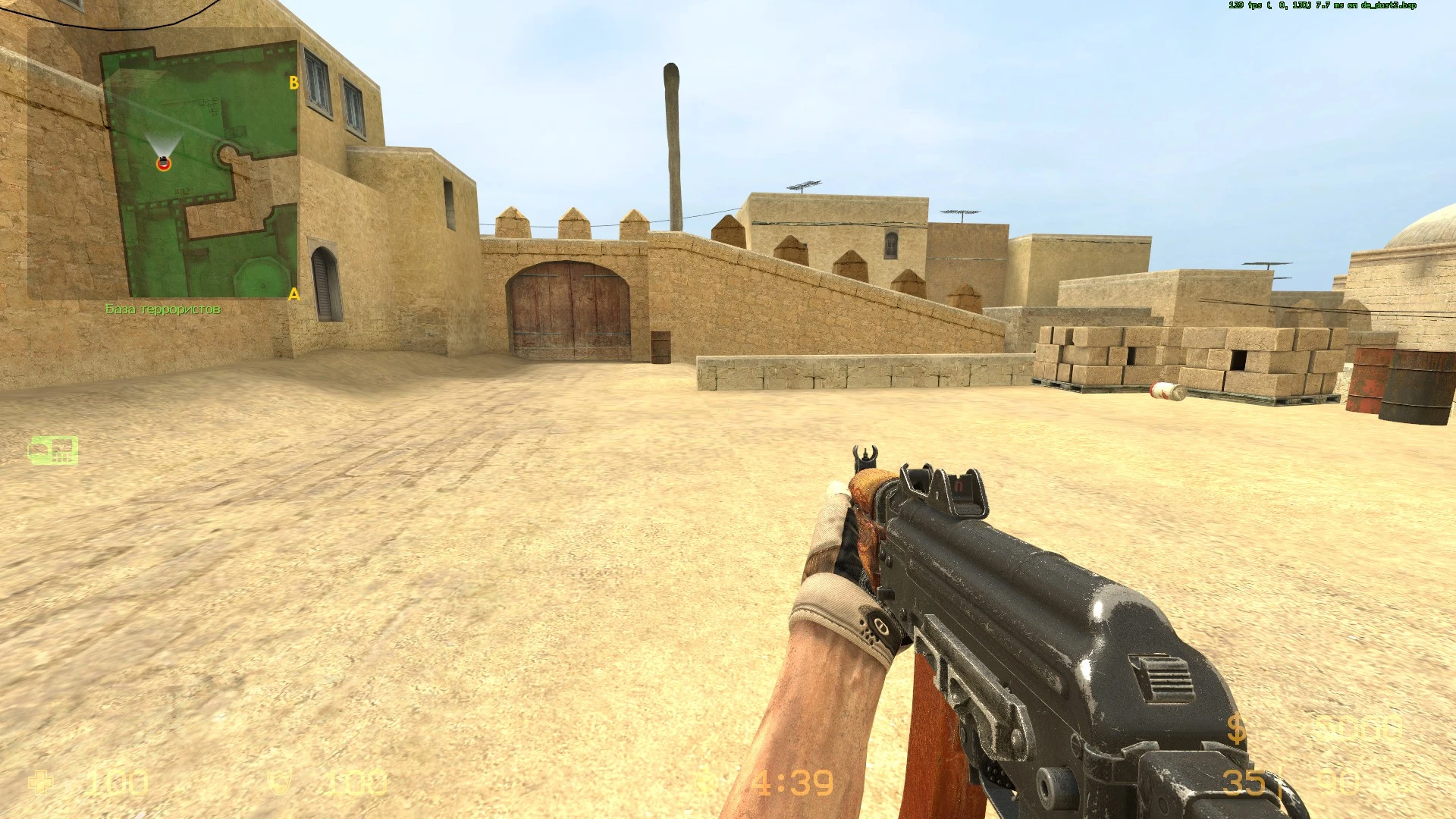1456x819 pixels.
Task: Click the bombsite B marker on radar
Action: [294, 82]
